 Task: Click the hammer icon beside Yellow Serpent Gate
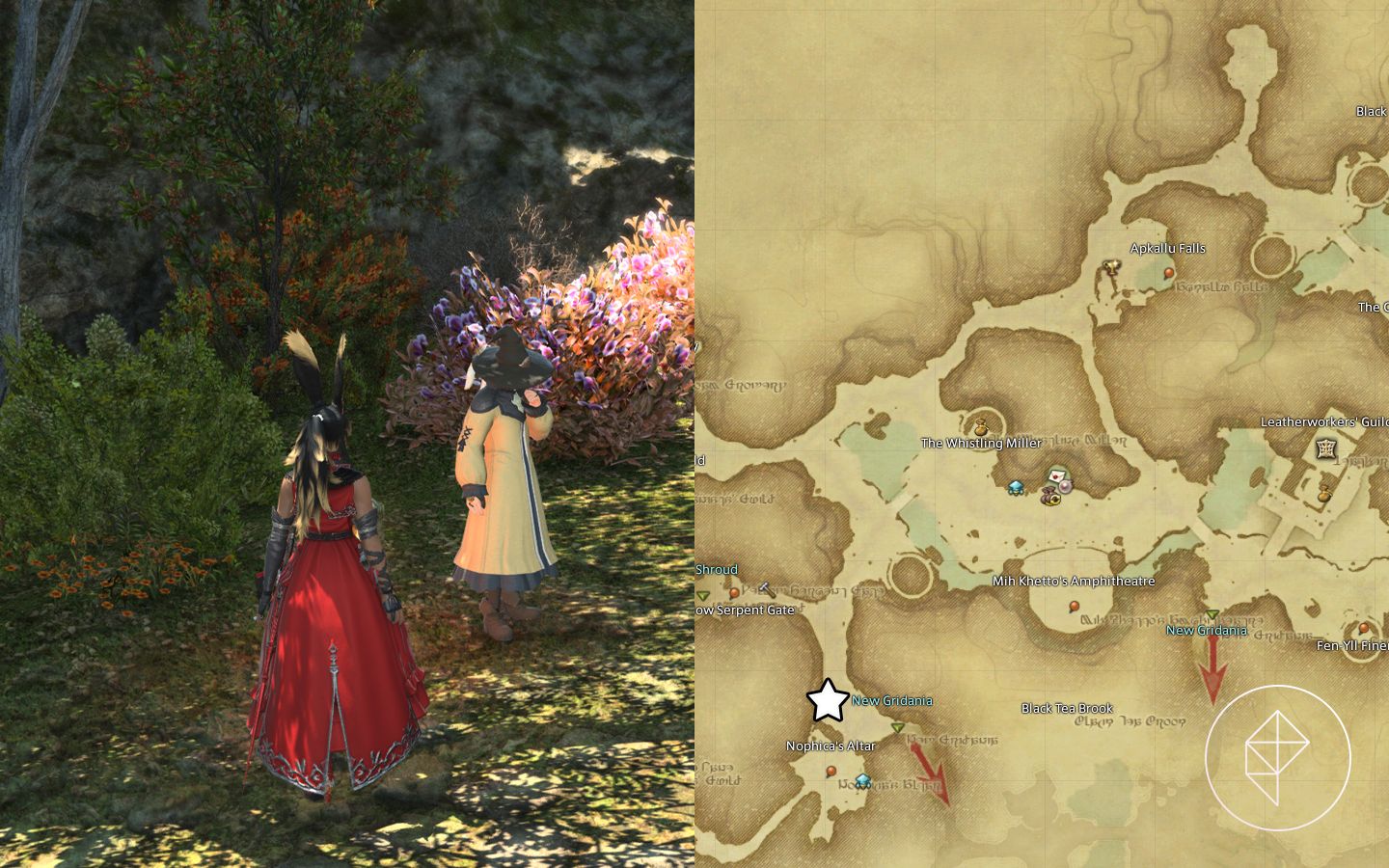pyautogui.click(x=767, y=589)
